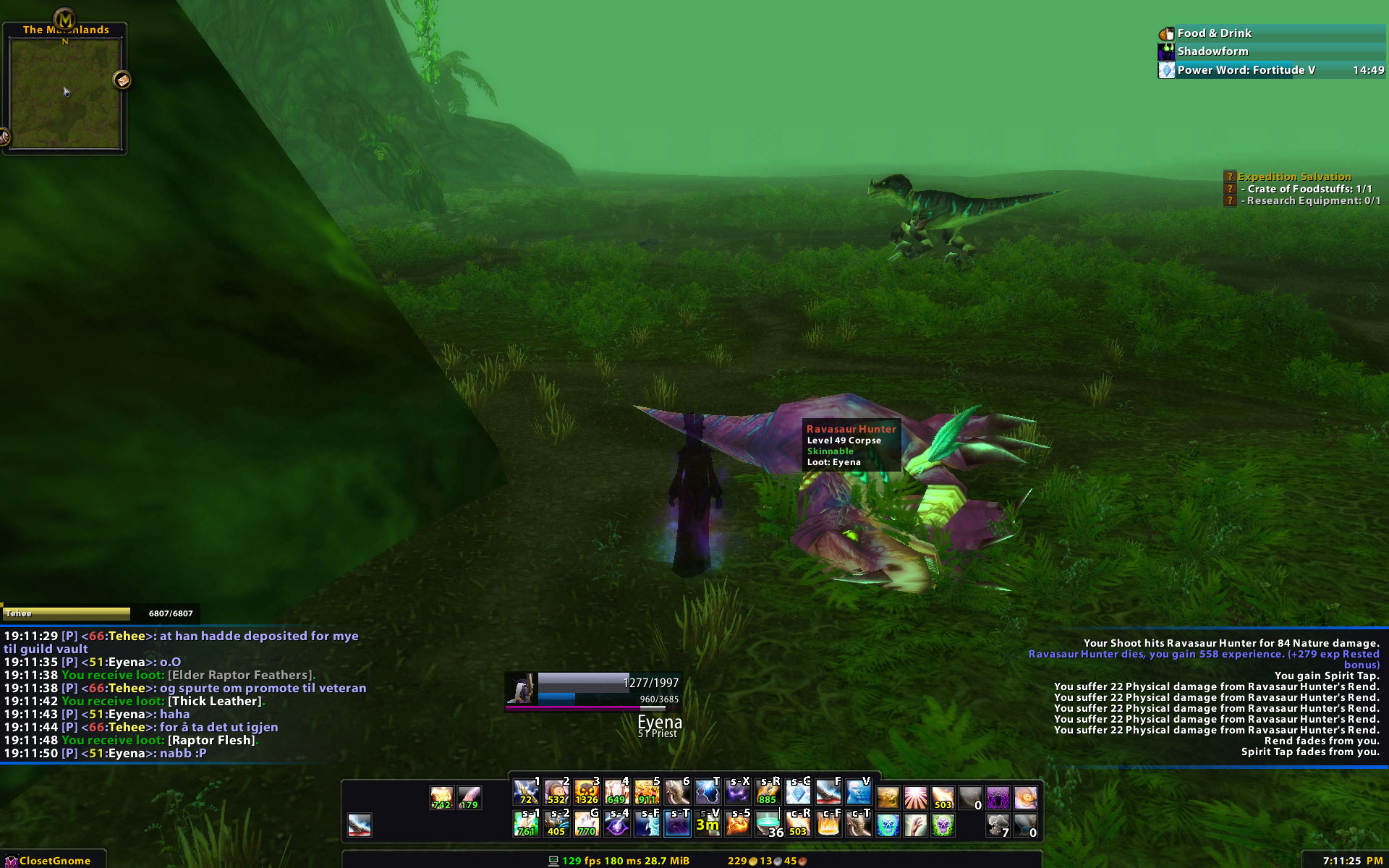Open the ClosetGnome addon button
This screenshot has width=1389, height=868.
coord(54,861)
